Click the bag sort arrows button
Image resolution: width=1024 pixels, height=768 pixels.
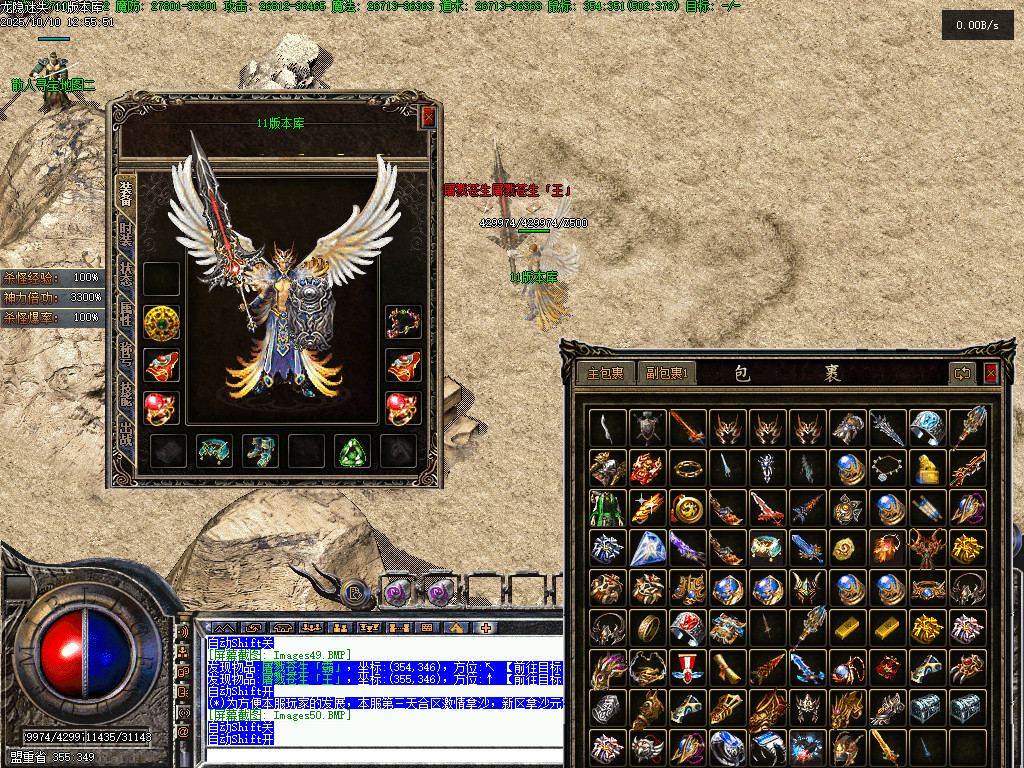pos(963,373)
